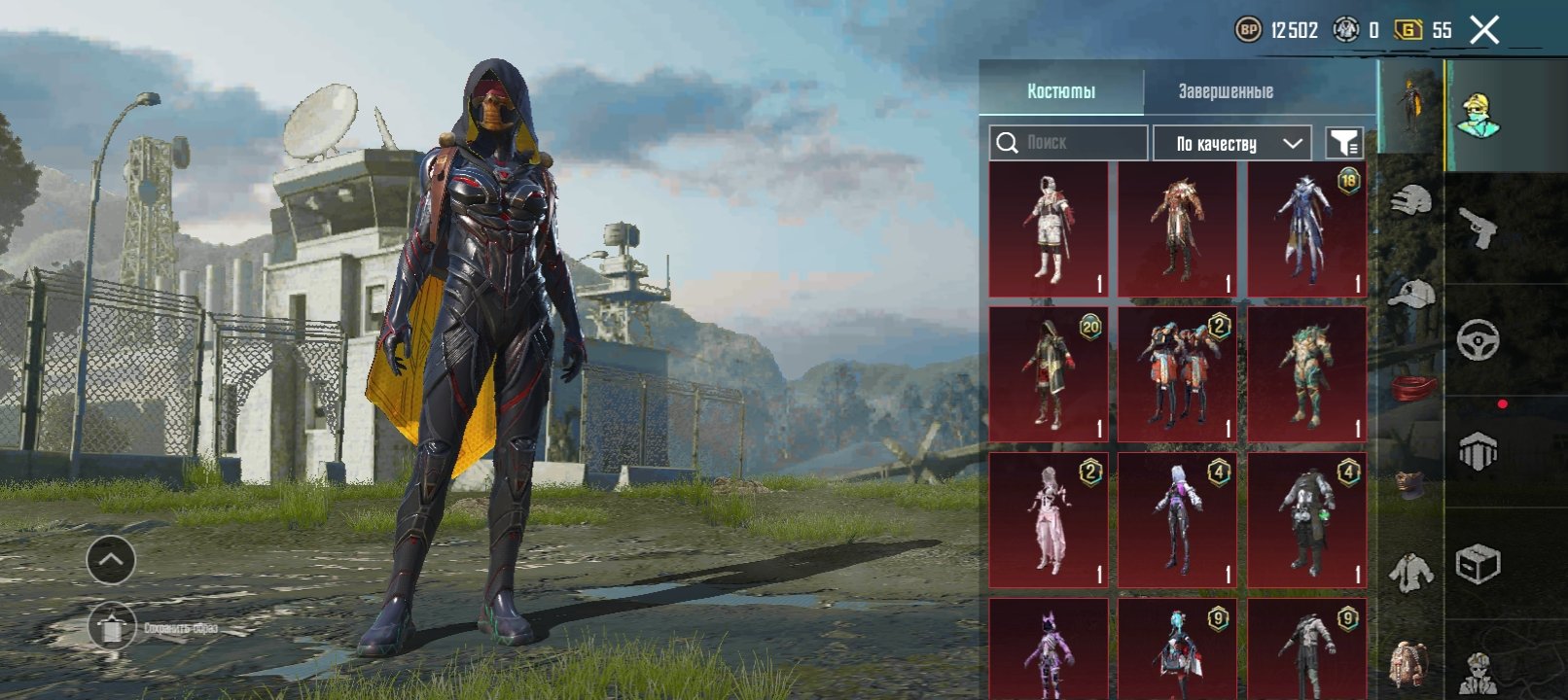Switch to the Костюмы tab
1568x700 pixels.
[x=1061, y=91]
